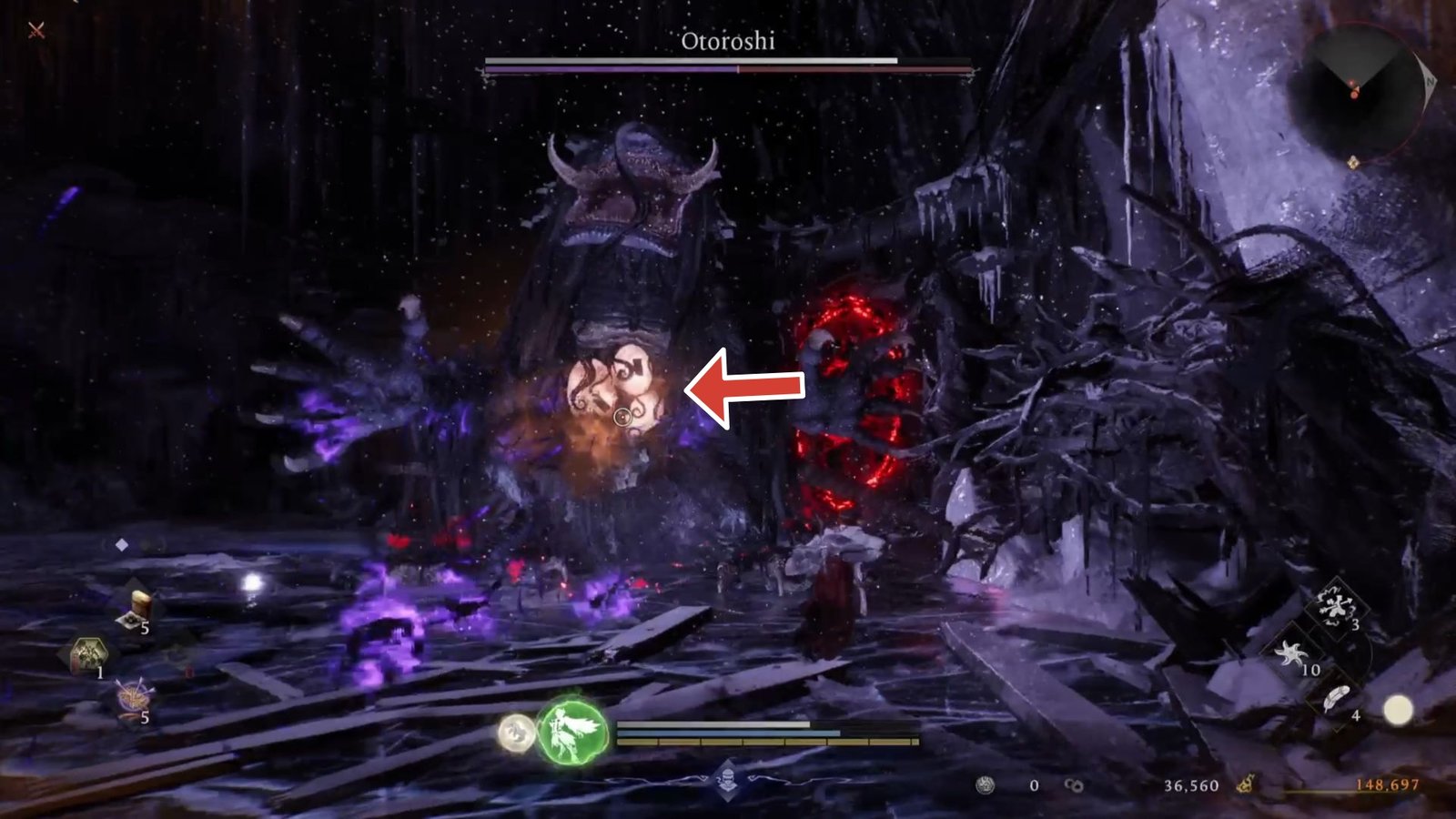Click the noodle bowl item with arrows icon
The width and height of the screenshot is (1456, 819).
coord(131,695)
